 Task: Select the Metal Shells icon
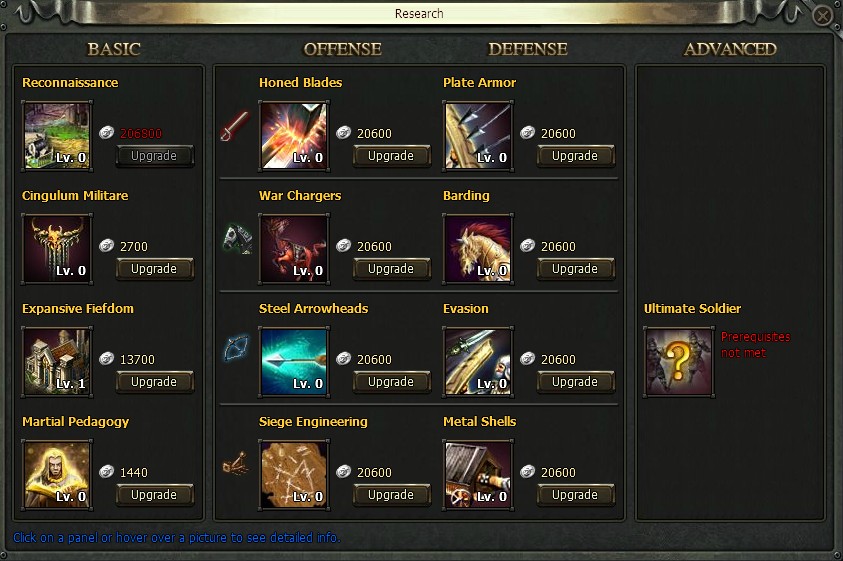coord(478,474)
